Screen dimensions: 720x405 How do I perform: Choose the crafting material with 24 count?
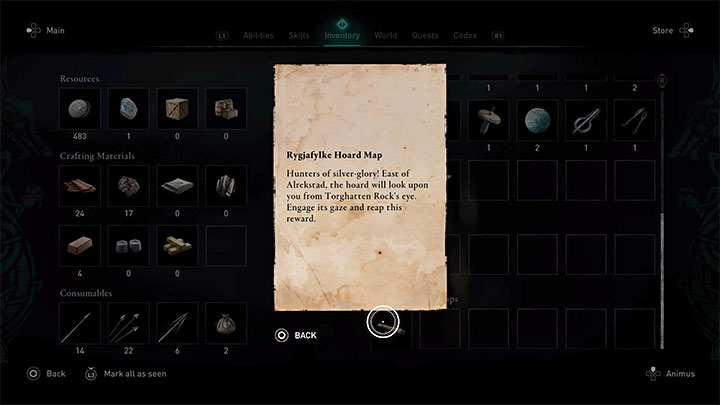coord(78,186)
